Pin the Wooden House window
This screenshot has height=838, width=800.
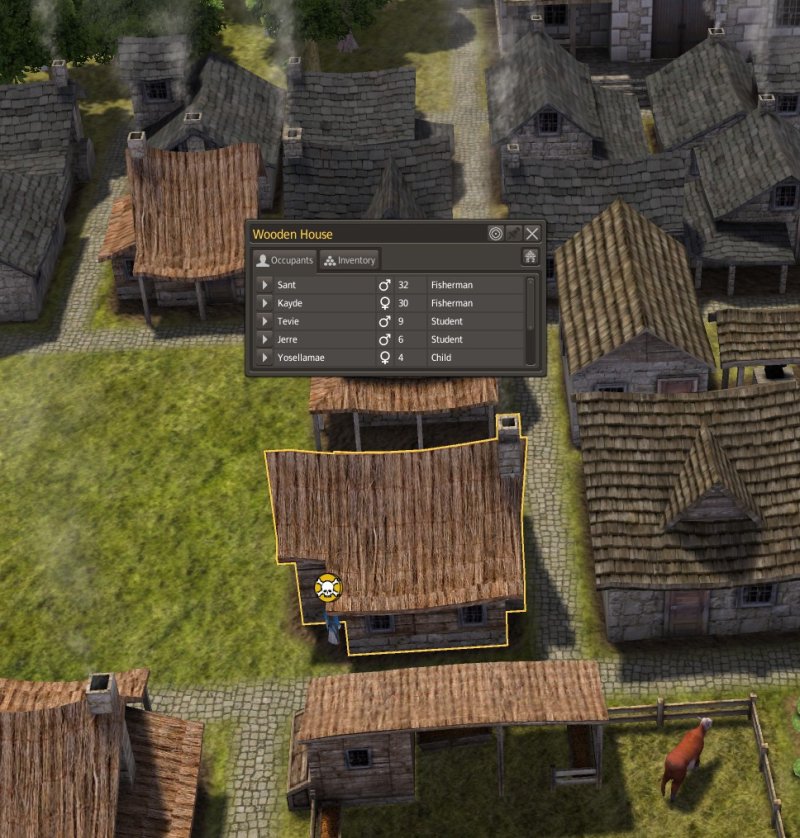(514, 233)
